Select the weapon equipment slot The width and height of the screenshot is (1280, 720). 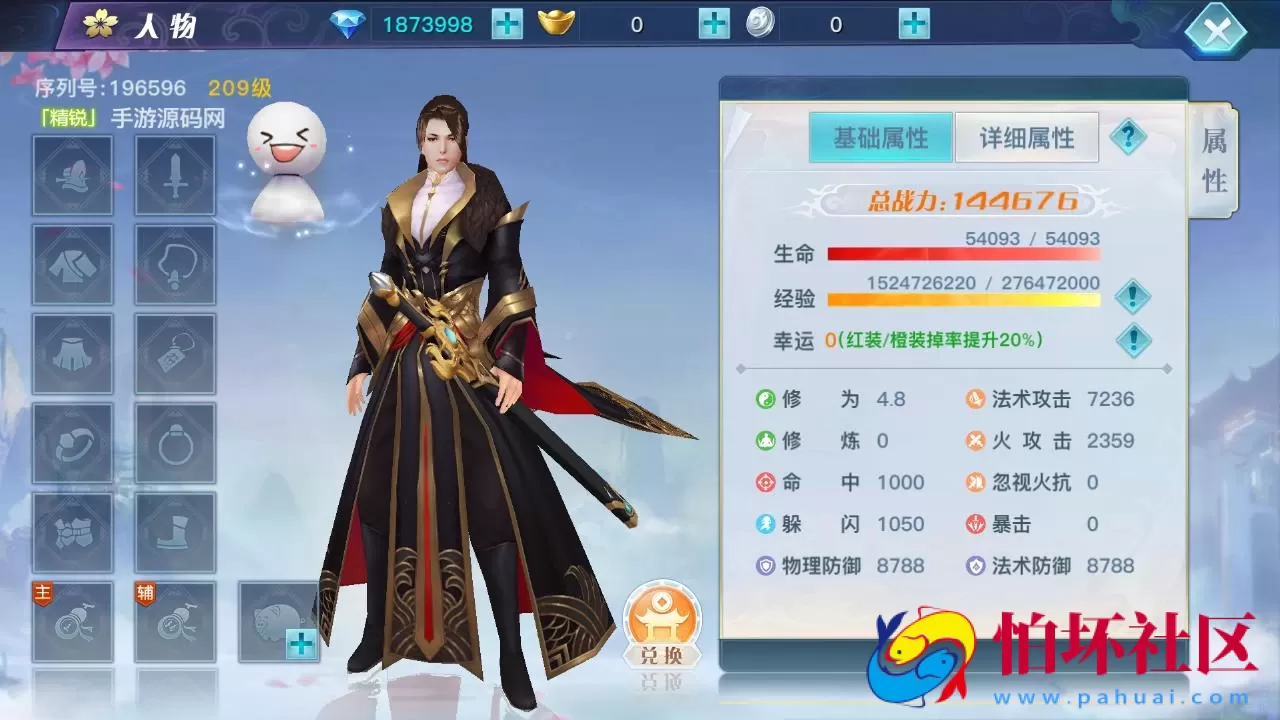pos(176,174)
